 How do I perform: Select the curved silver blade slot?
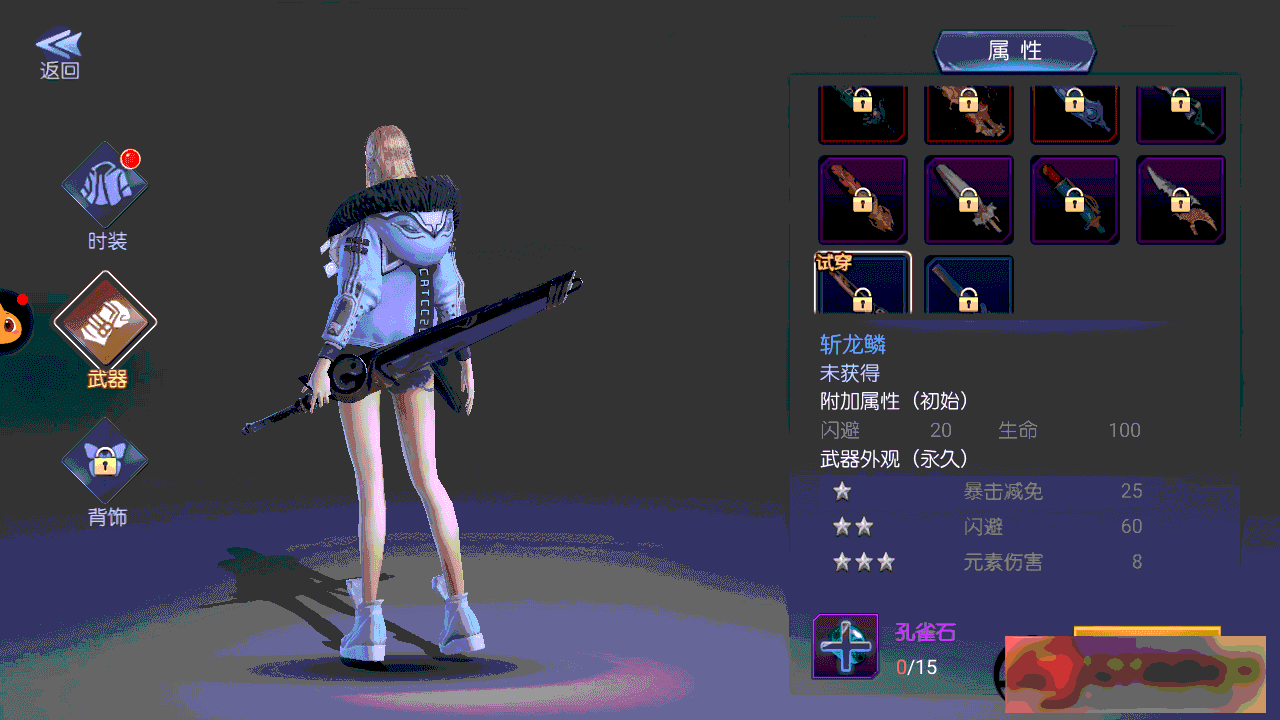[1180, 200]
